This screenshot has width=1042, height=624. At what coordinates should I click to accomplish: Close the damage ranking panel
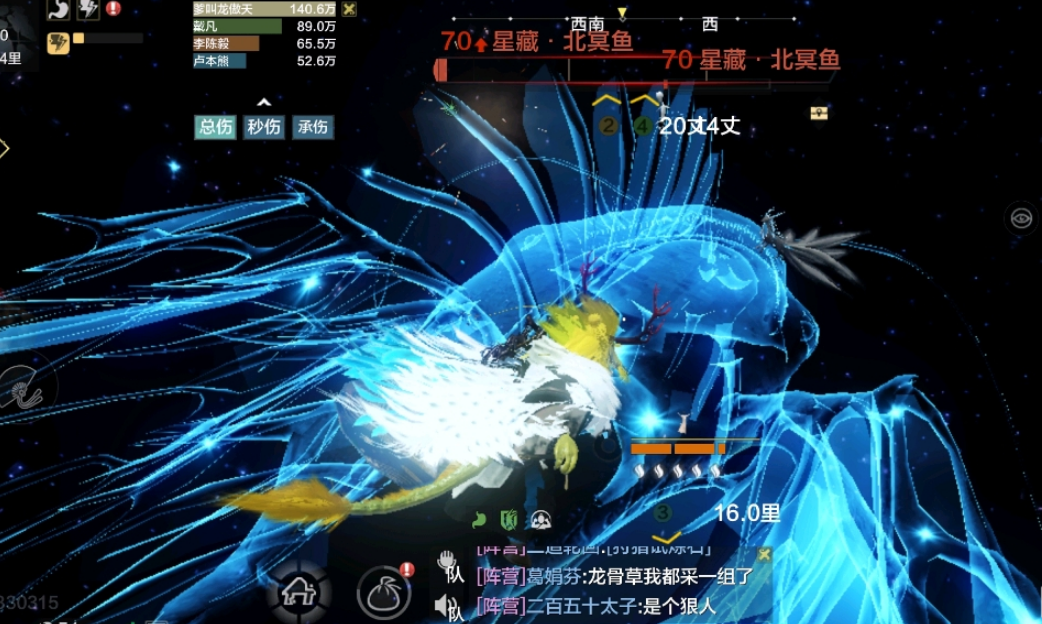pos(349,9)
